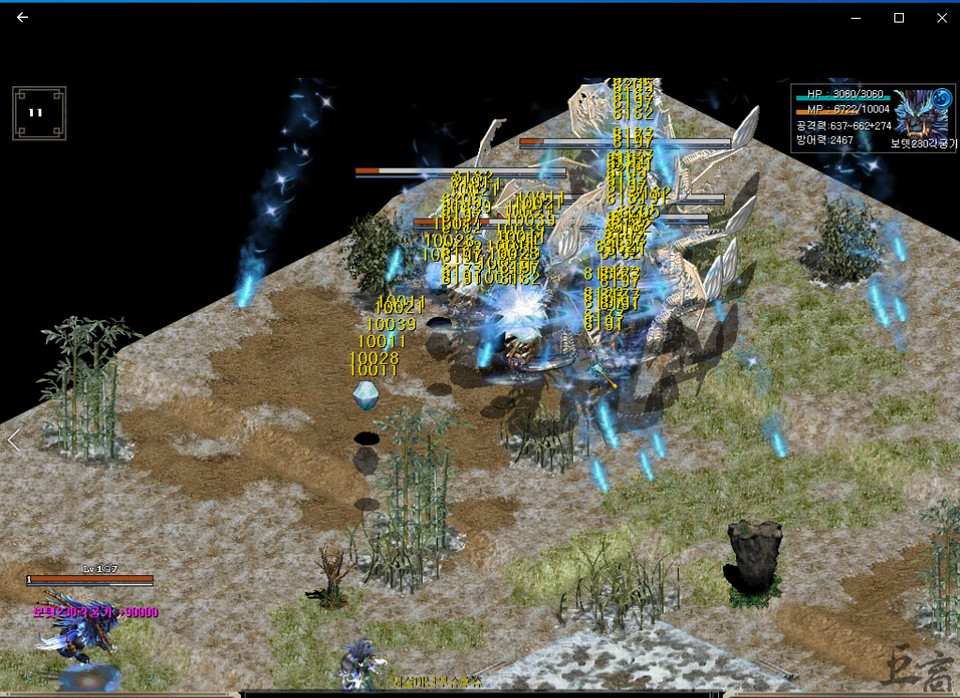Close the game window
The height and width of the screenshot is (698, 960).
coord(942,17)
